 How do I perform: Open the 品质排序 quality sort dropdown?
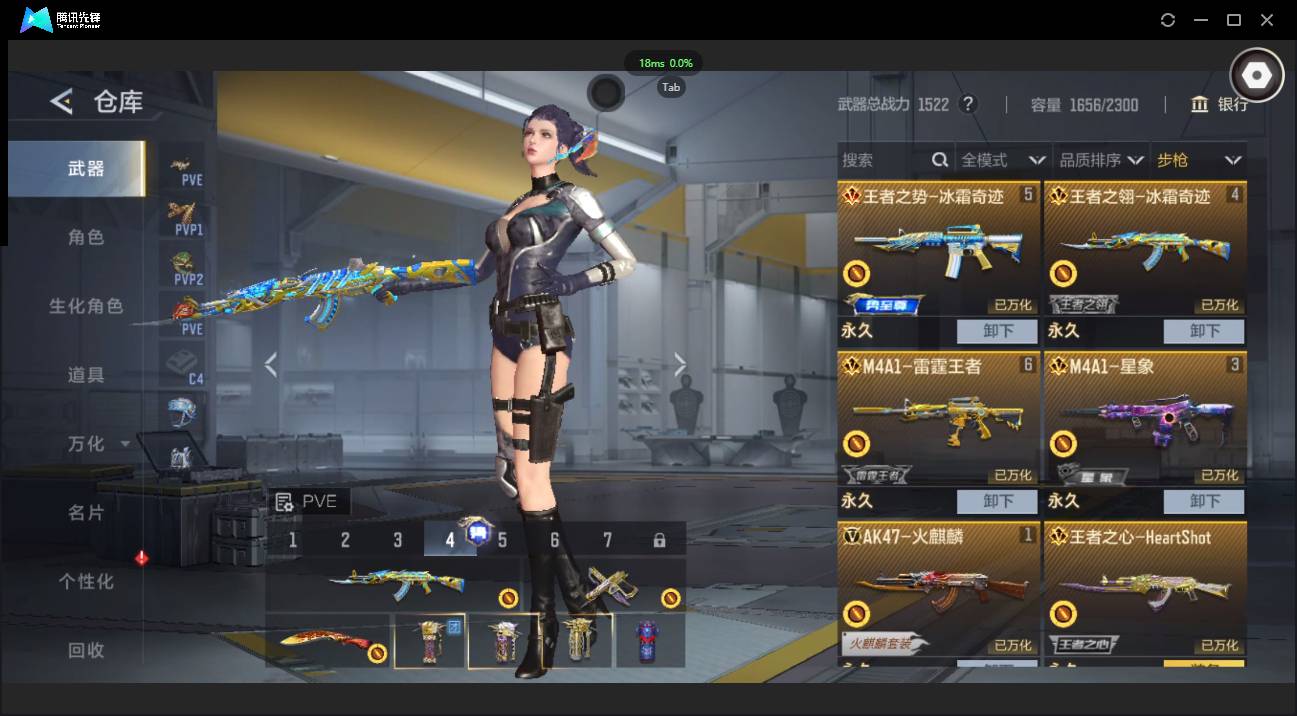click(1101, 160)
